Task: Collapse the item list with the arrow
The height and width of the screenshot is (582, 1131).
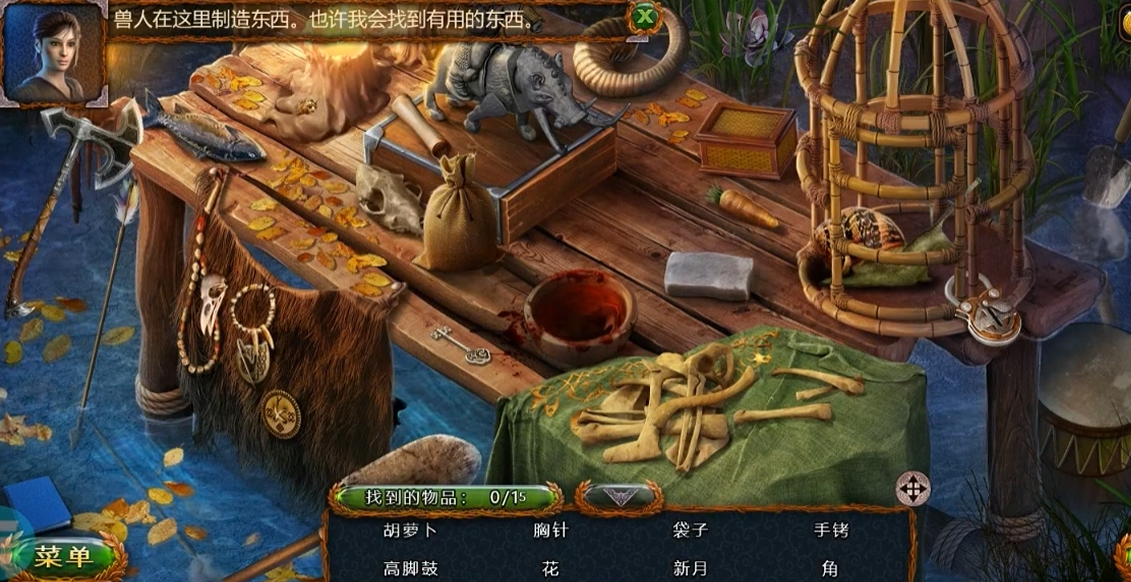Action: pyautogui.click(x=616, y=496)
